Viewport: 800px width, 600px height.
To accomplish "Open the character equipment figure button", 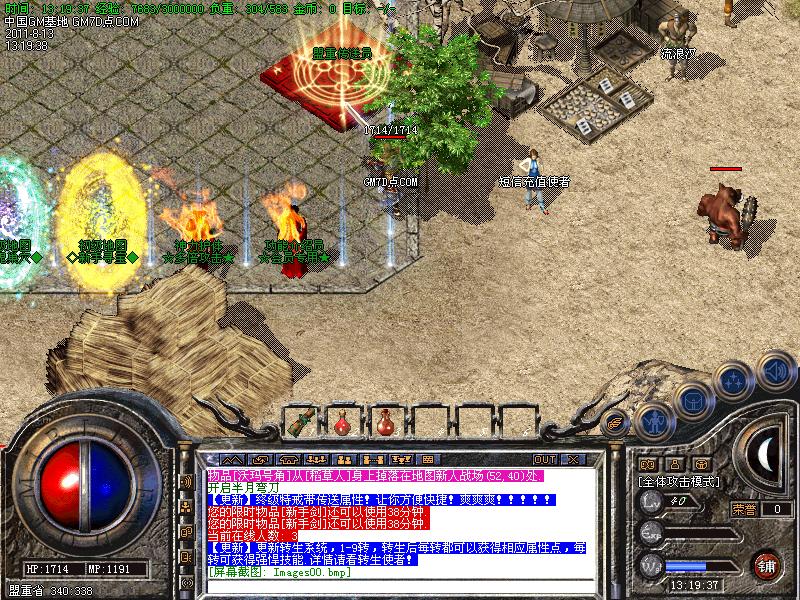I will (x=653, y=421).
